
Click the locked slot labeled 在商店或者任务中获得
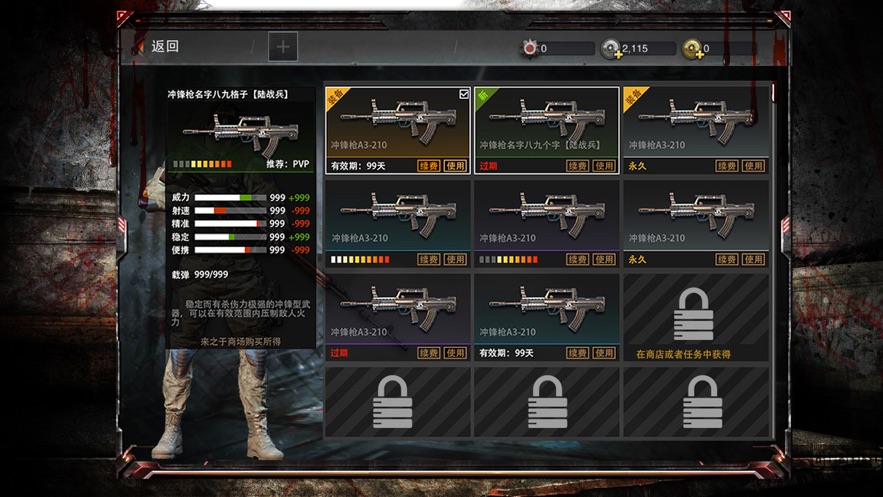[695, 318]
